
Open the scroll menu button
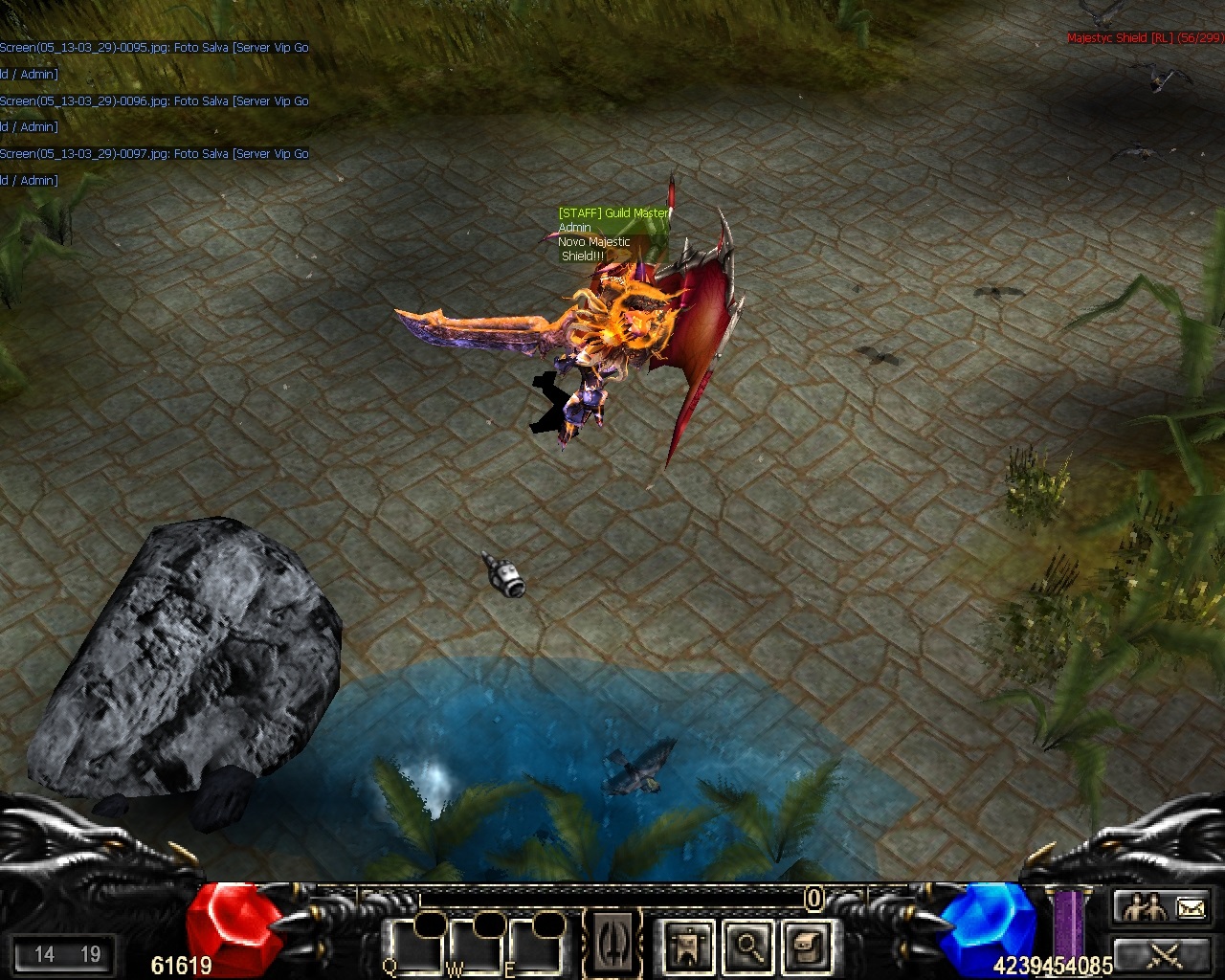[x=804, y=946]
